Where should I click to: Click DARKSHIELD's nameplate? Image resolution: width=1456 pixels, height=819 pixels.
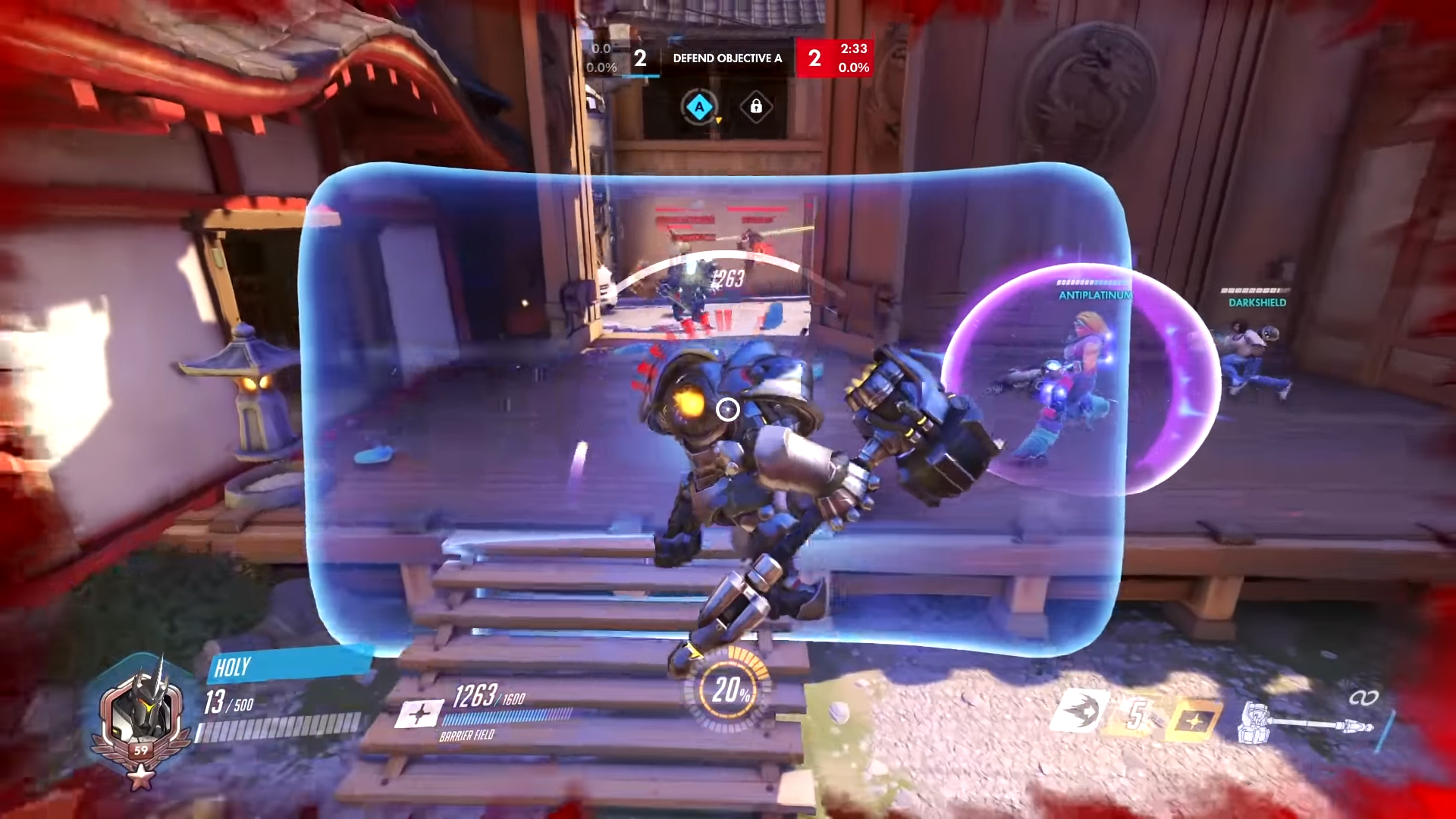point(1258,302)
